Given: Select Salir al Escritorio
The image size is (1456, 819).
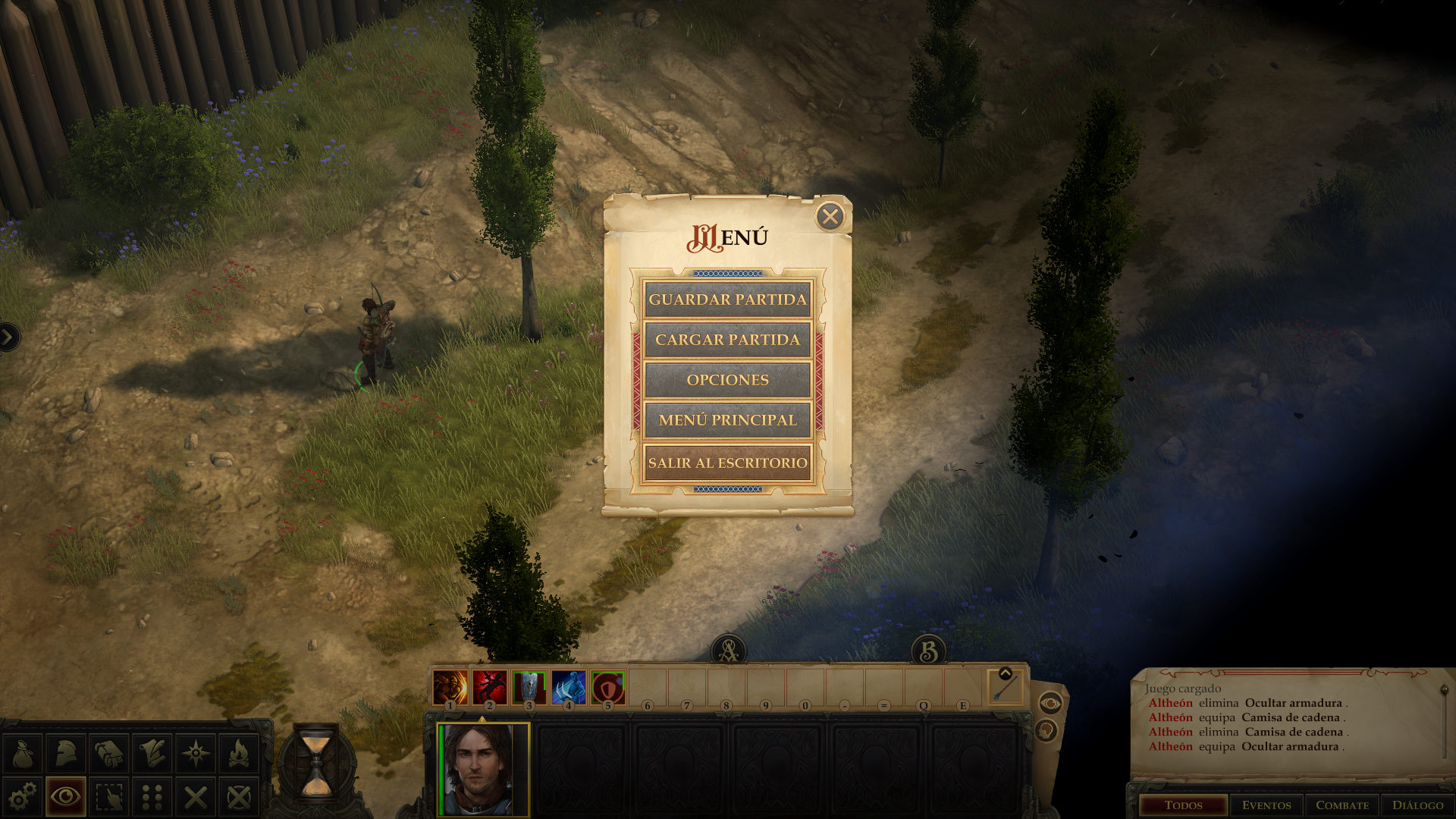Looking at the screenshot, I should [727, 463].
